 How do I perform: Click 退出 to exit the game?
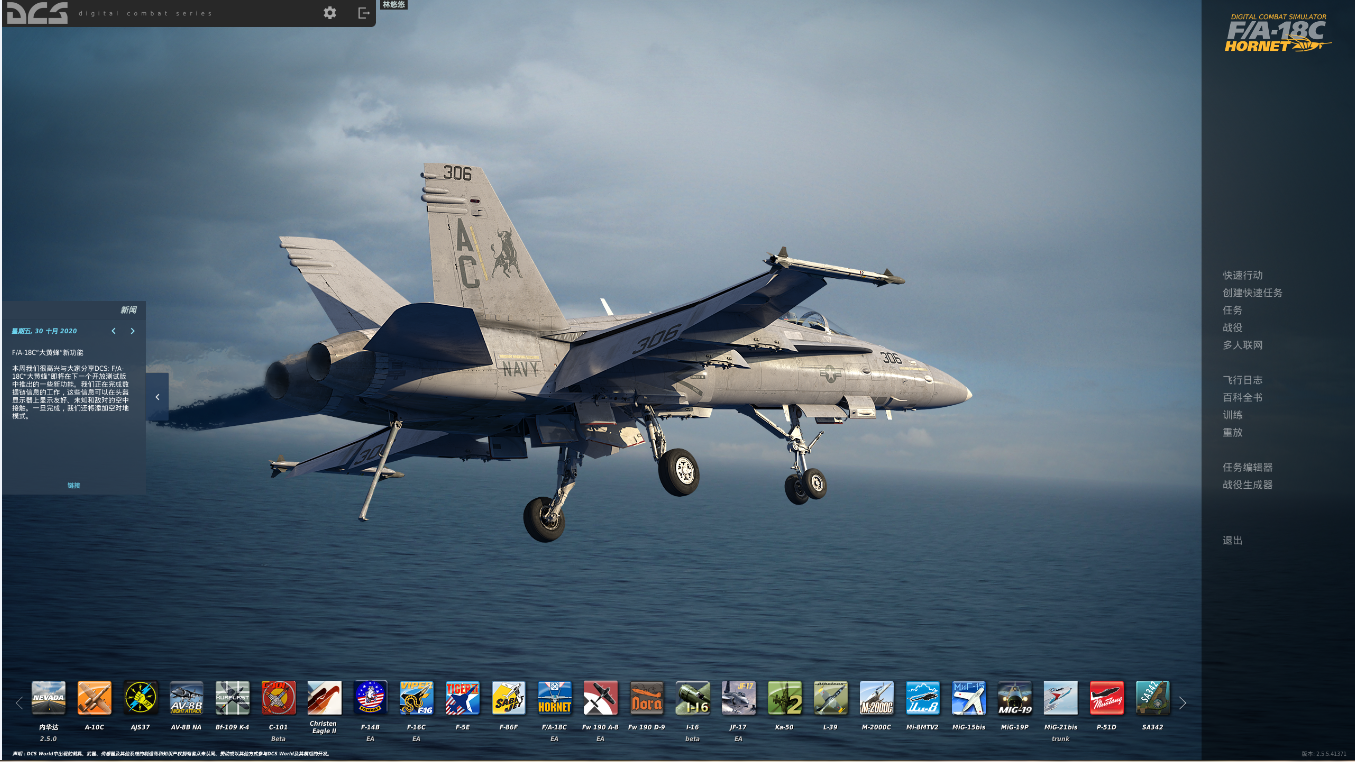pos(1230,540)
